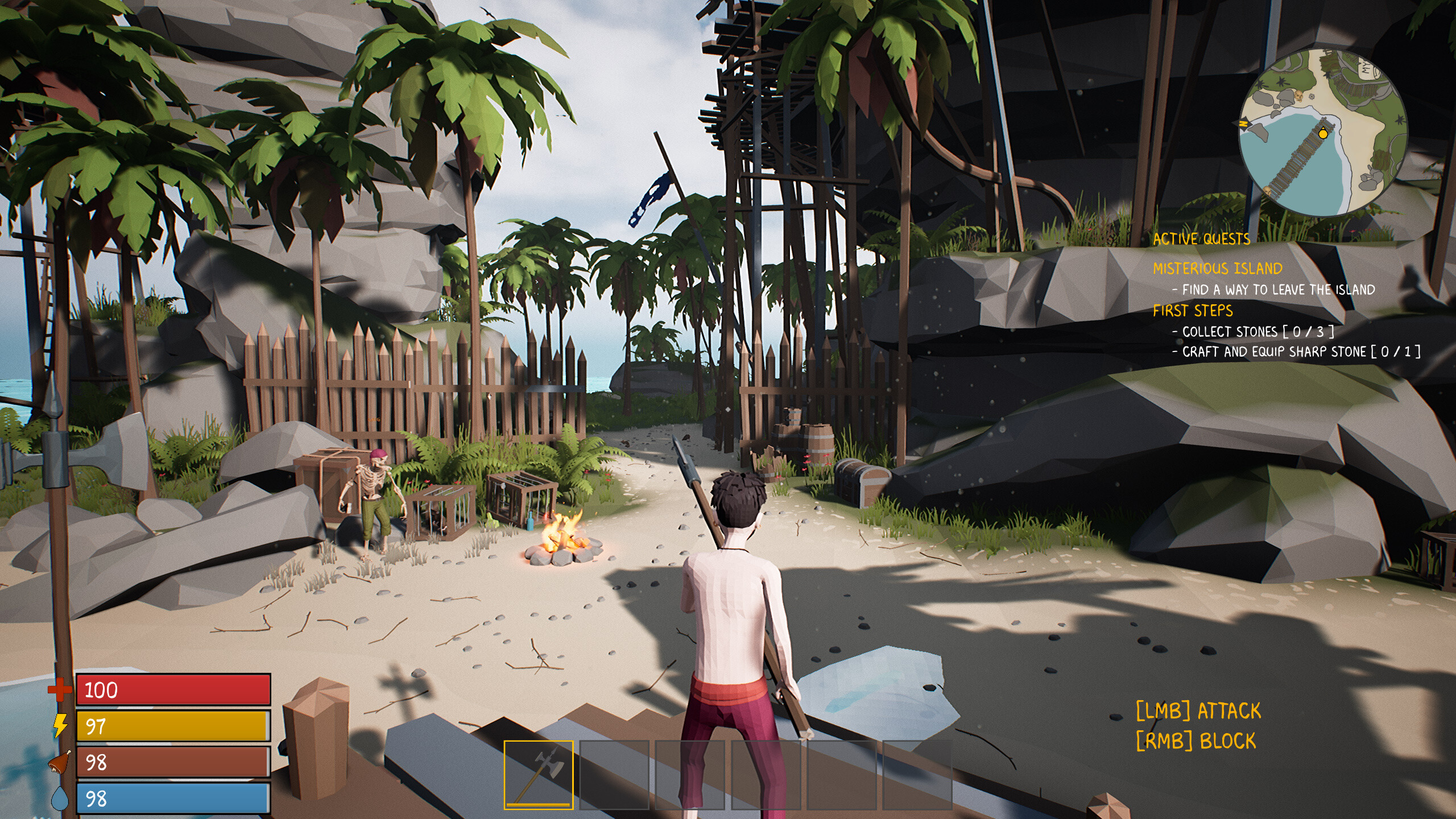This screenshot has width=1456, height=819.
Task: Click the yellow player marker on the minimap
Action: pos(1323,134)
